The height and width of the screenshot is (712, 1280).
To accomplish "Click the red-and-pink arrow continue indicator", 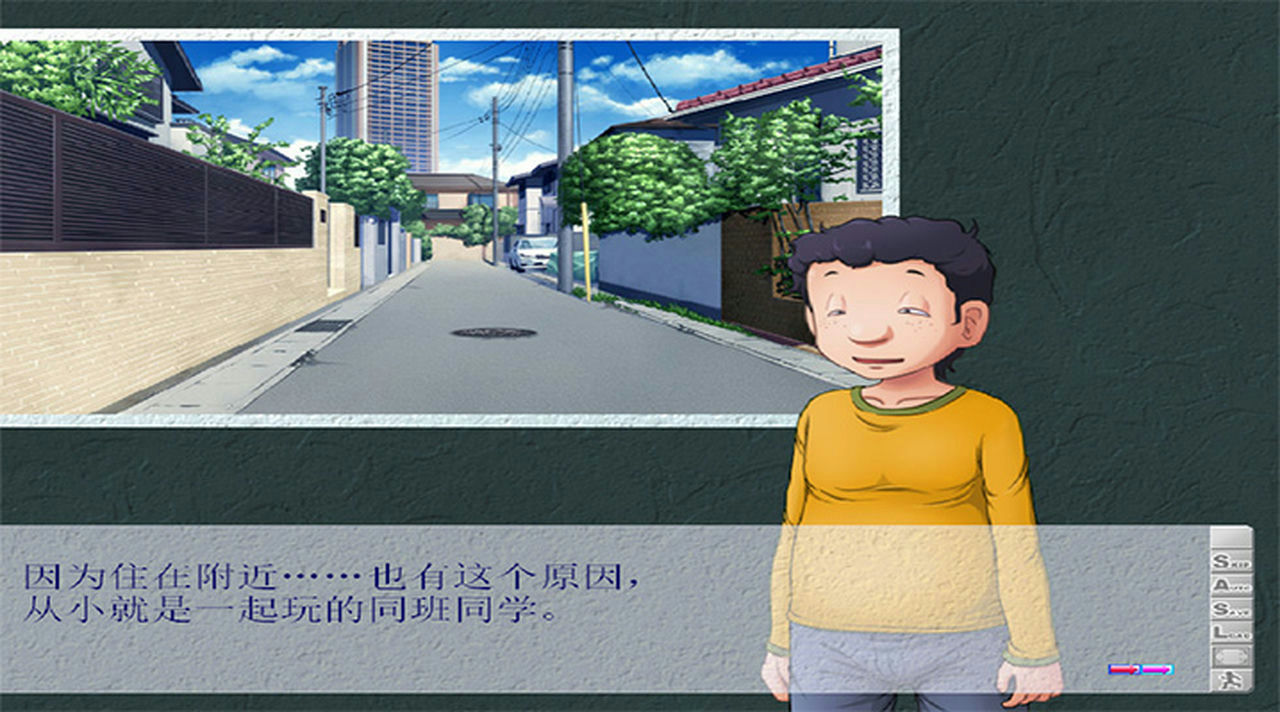I will click(1140, 669).
